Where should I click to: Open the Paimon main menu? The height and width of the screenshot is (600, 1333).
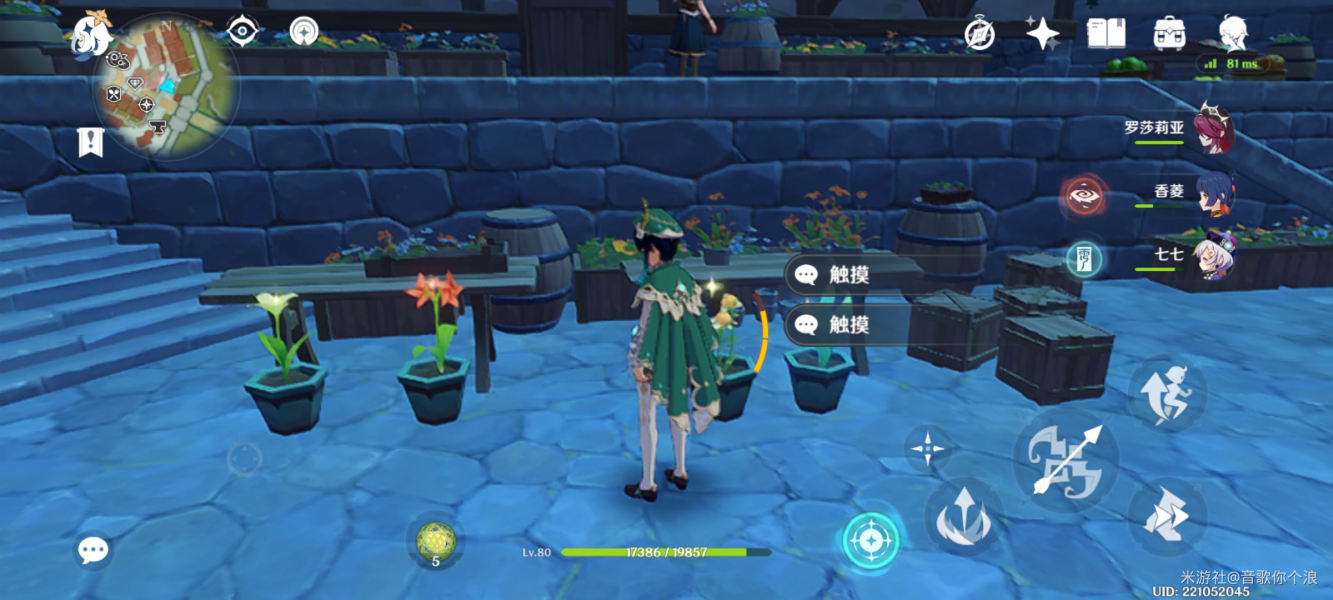[91, 33]
